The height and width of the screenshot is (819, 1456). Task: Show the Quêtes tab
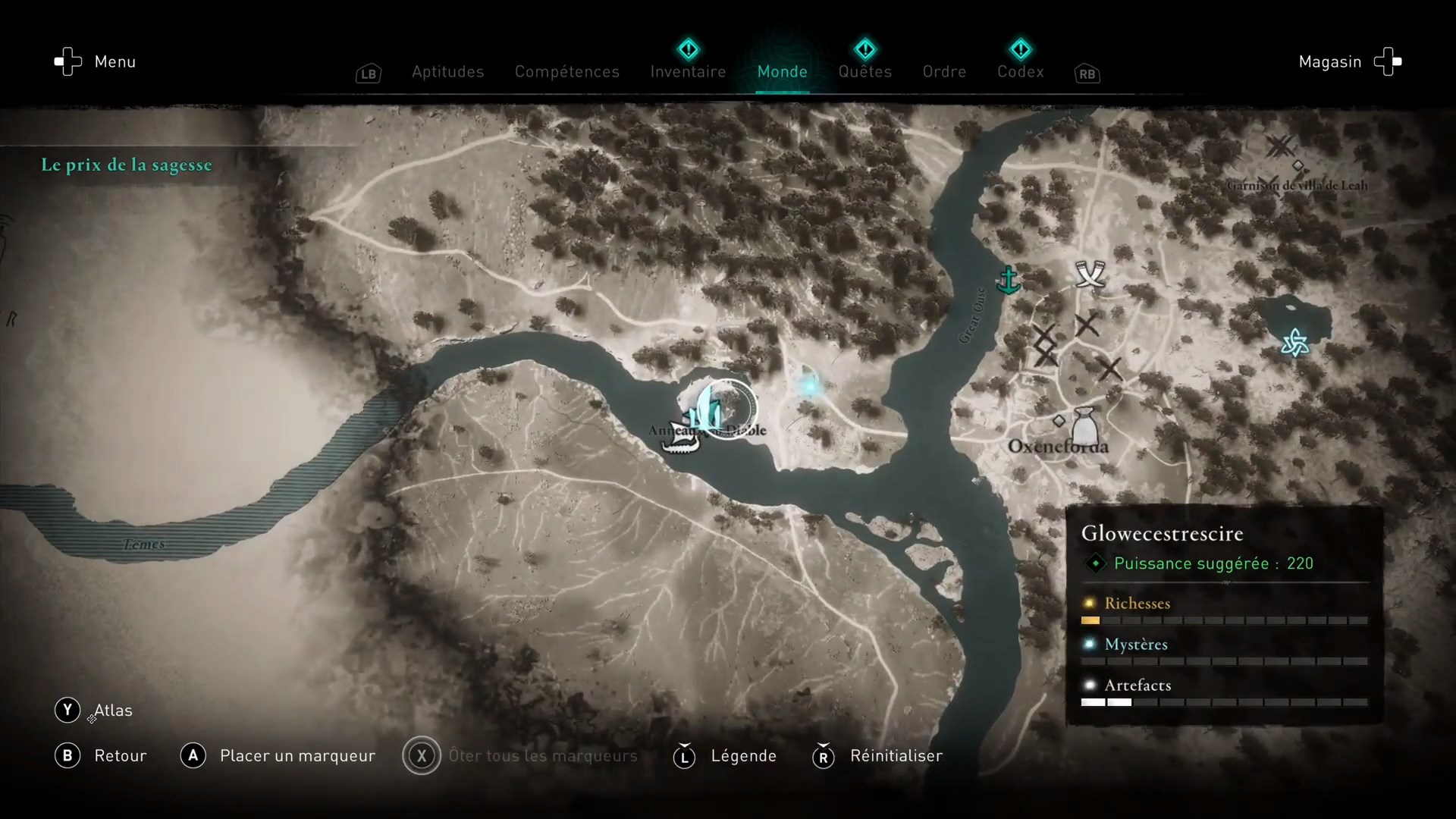click(864, 72)
